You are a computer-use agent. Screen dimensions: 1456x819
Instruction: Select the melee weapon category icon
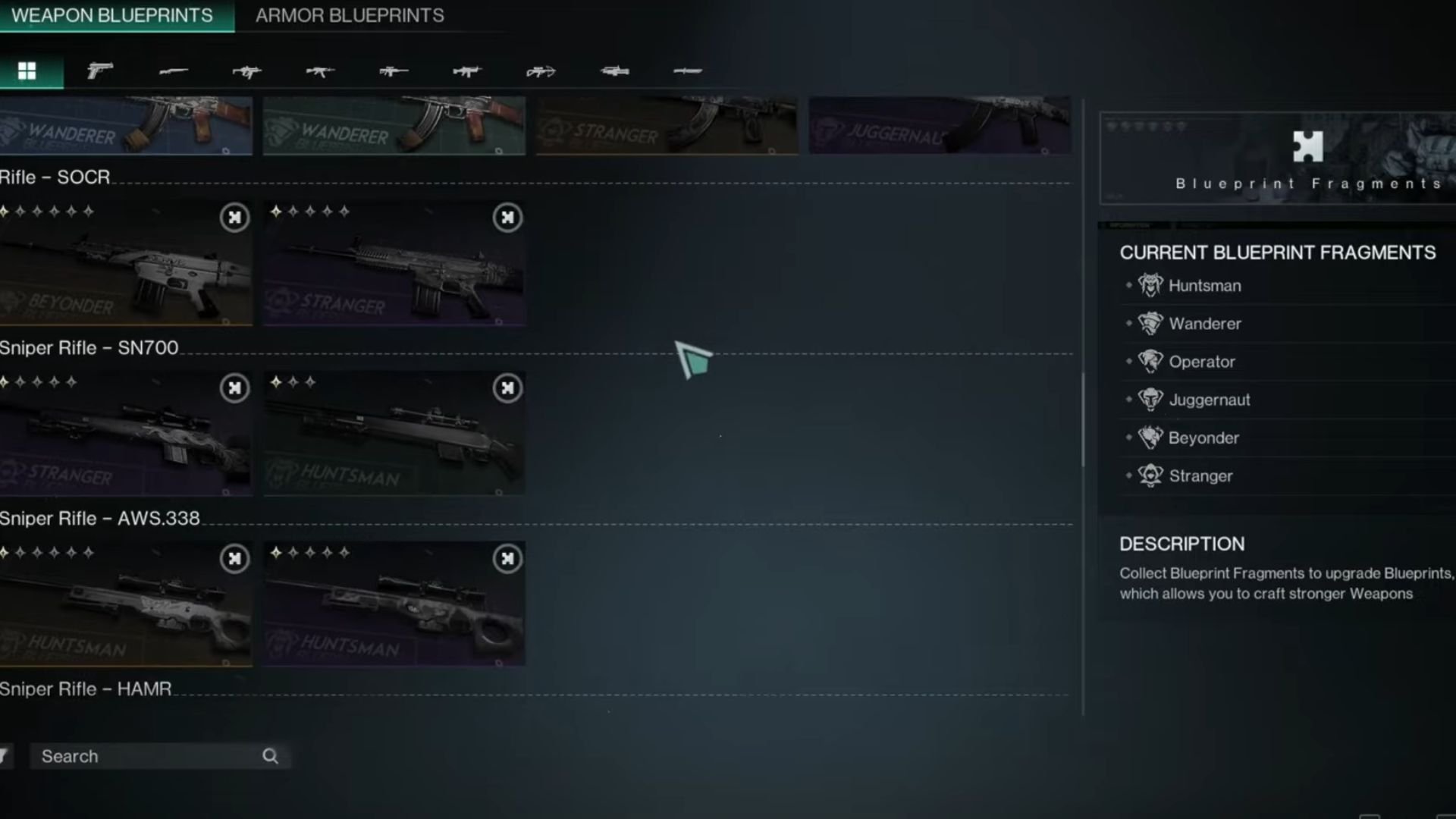tap(689, 71)
